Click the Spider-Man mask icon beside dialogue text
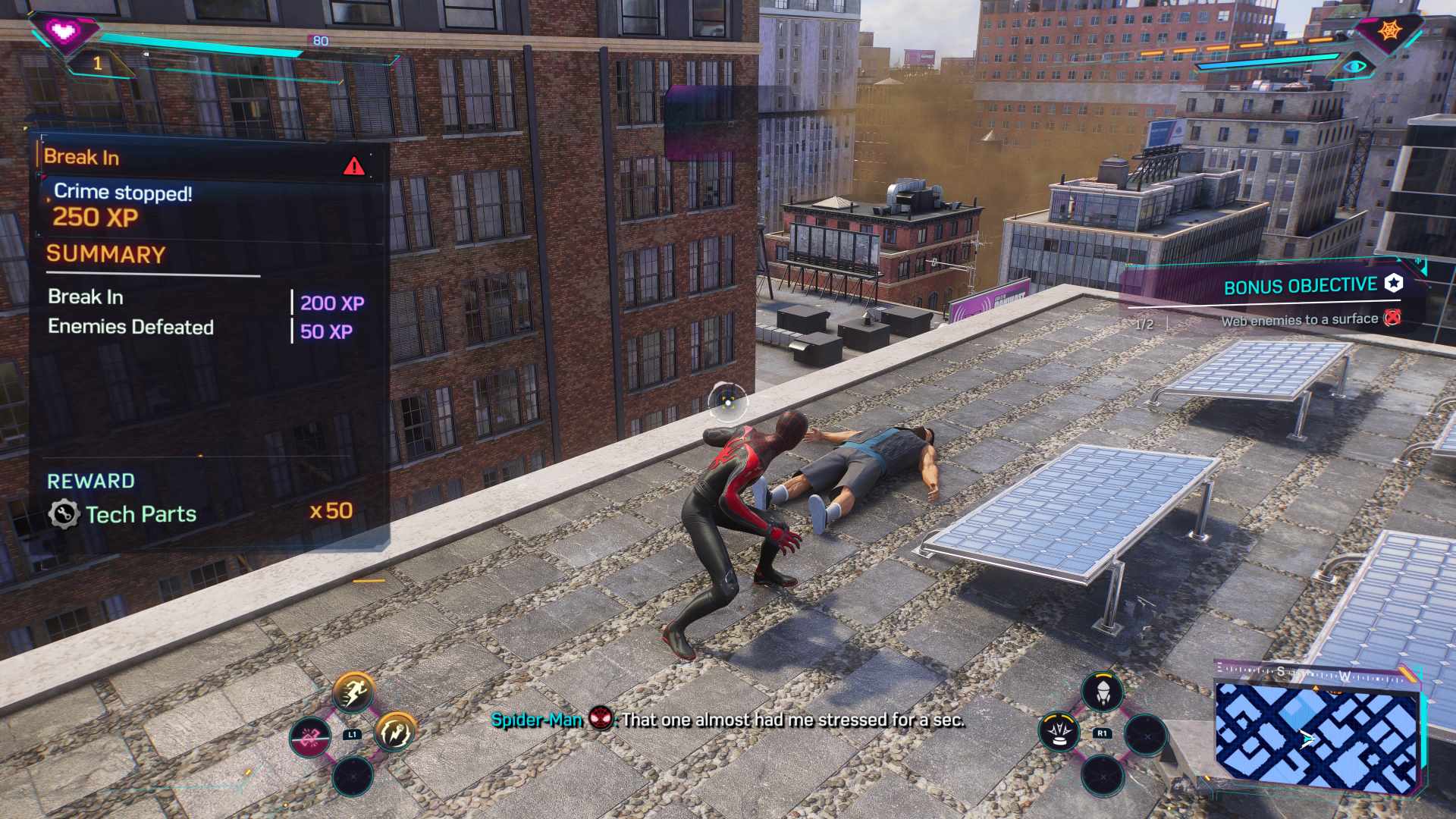1456x819 pixels. tap(601, 720)
